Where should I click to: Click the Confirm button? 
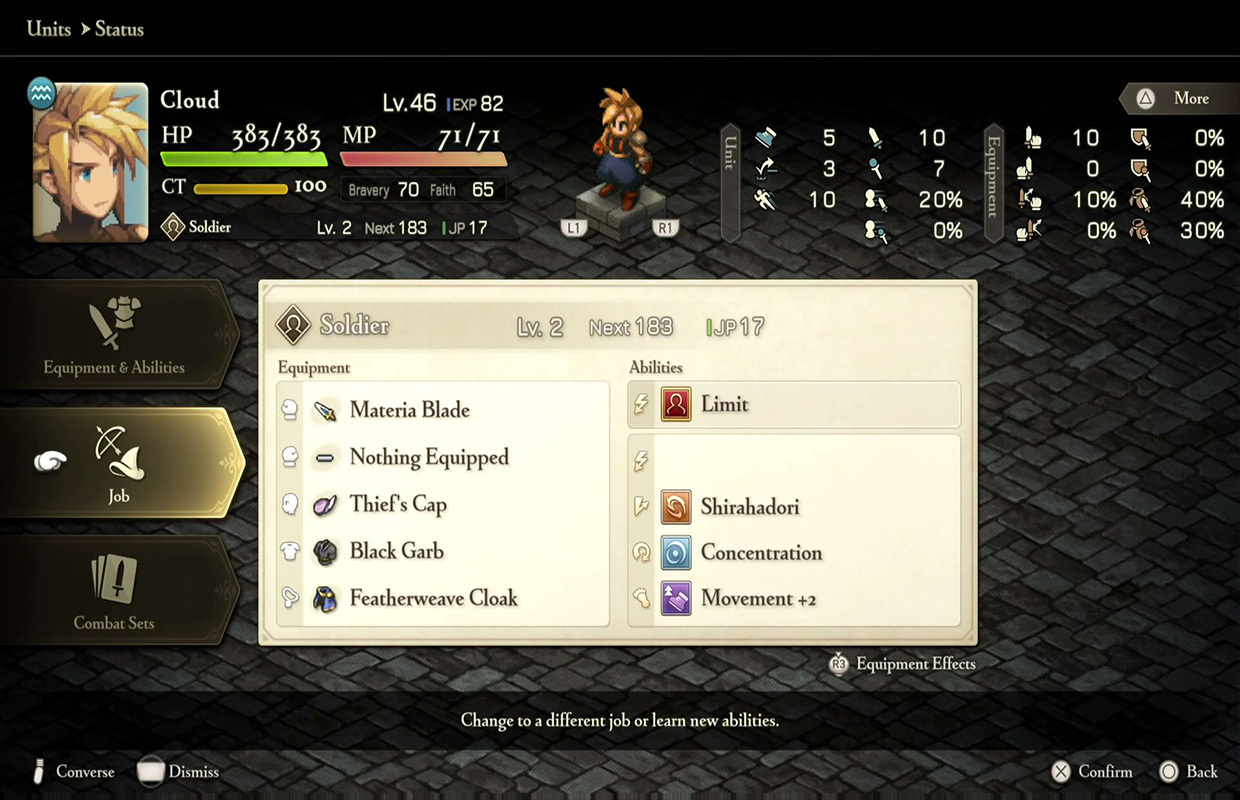(x=1092, y=771)
